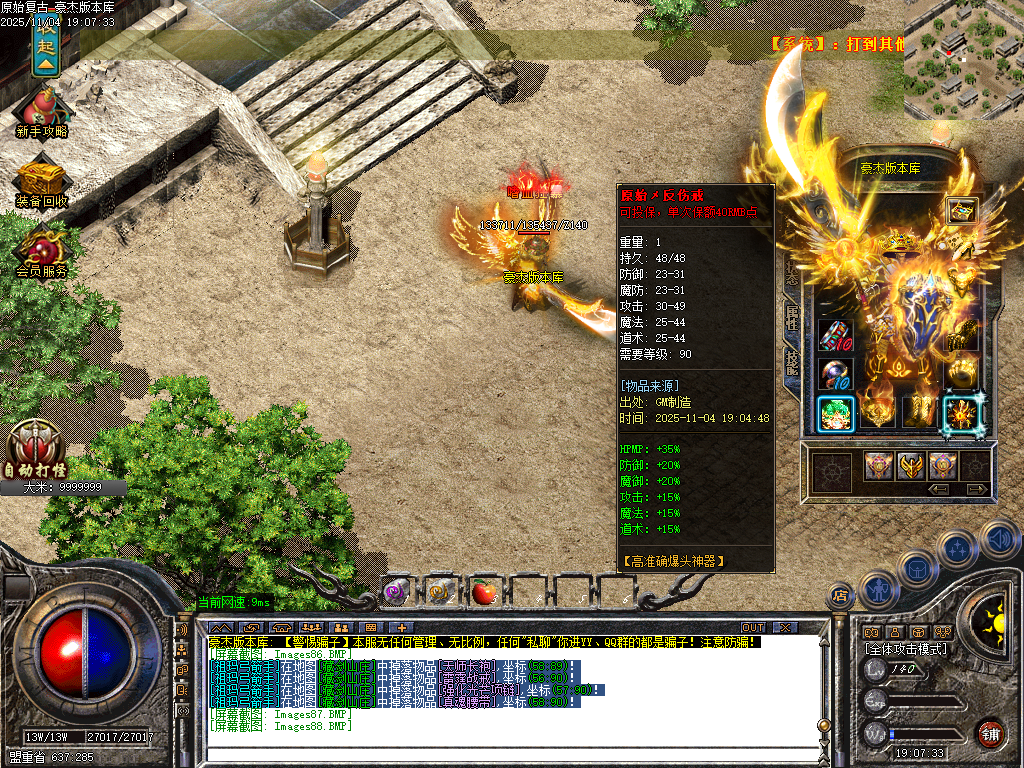Image resolution: width=1024 pixels, height=768 pixels.
Task: Click the right arrow under the equipment panel
Action: [976, 489]
